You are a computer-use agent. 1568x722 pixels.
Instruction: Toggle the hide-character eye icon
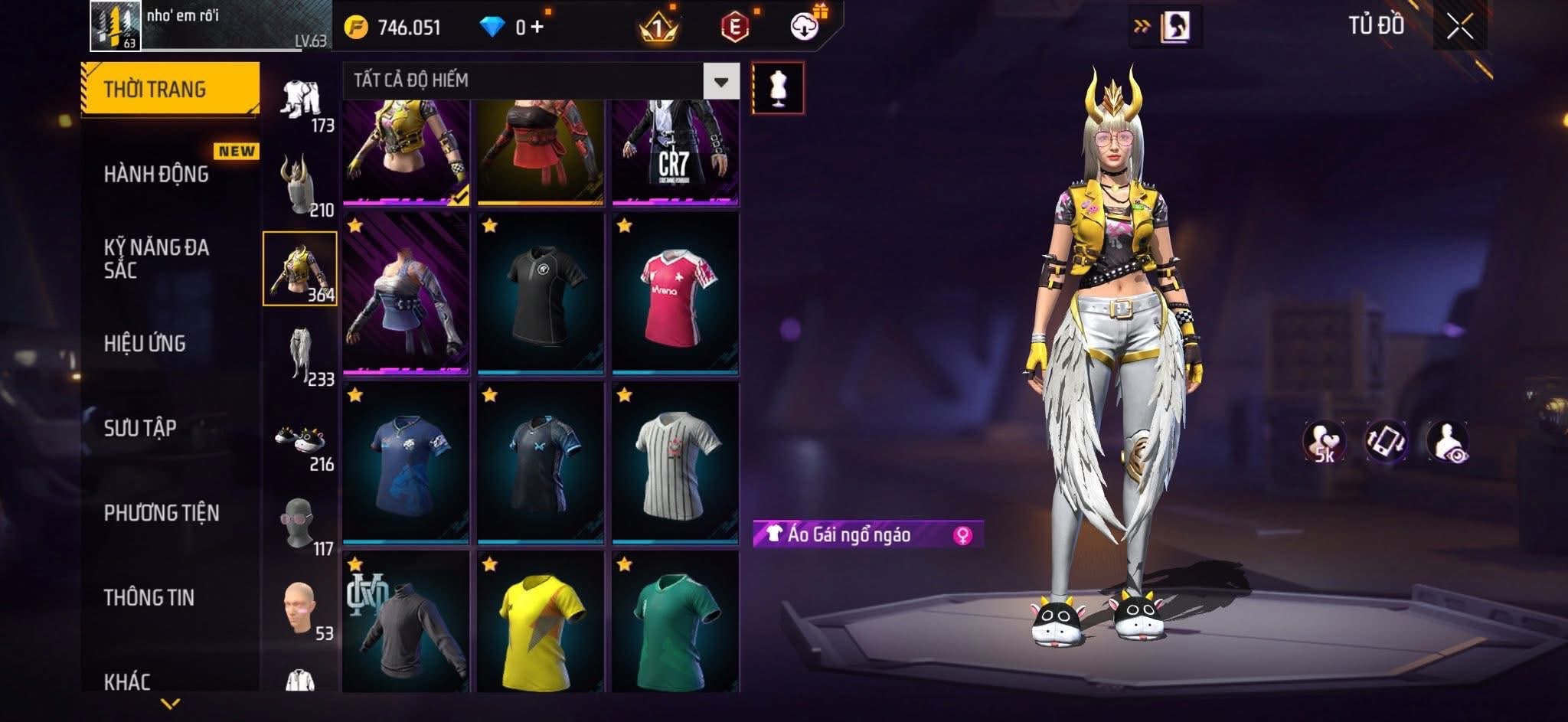click(x=1447, y=442)
